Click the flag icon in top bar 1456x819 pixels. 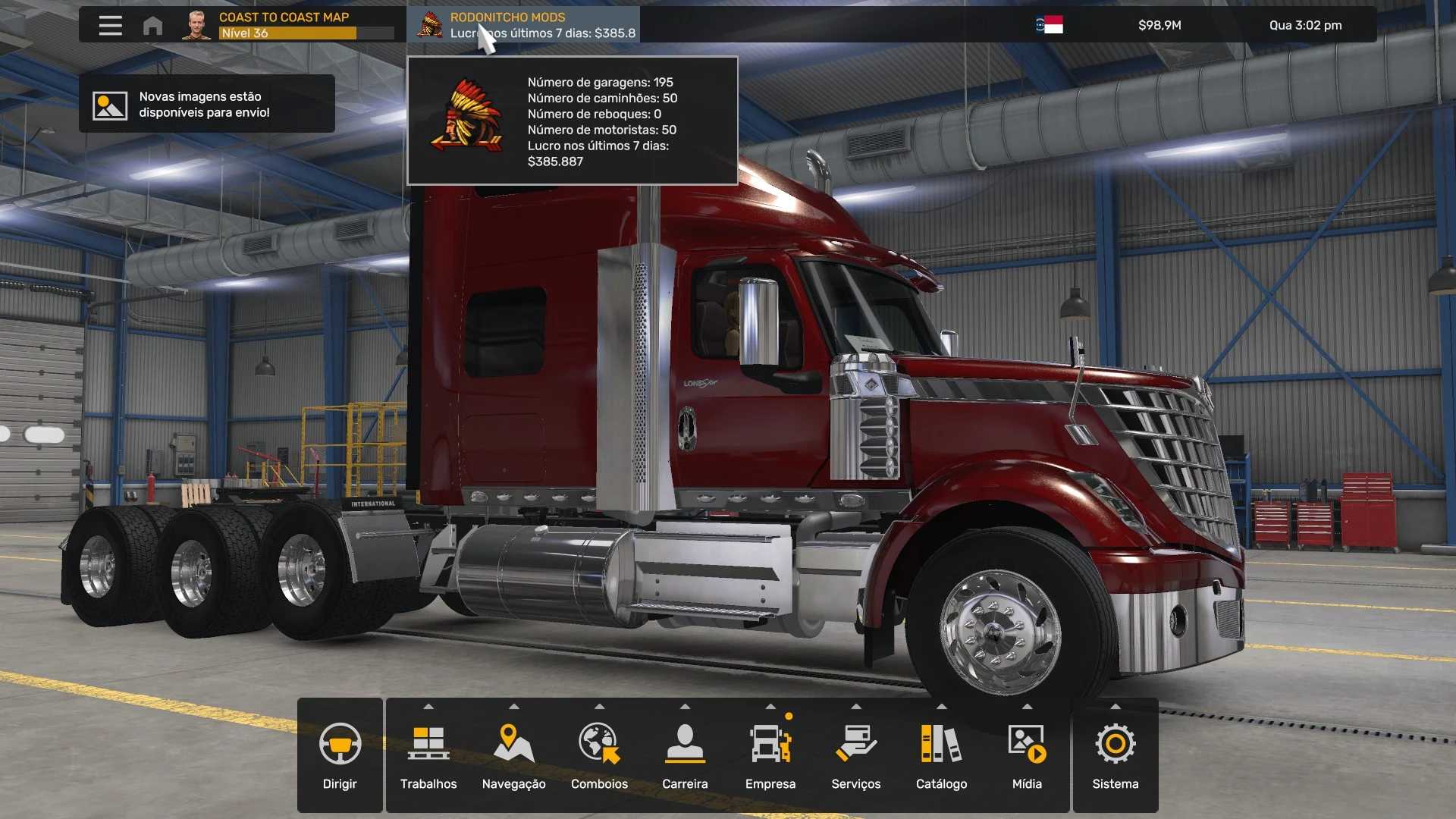point(1050,25)
